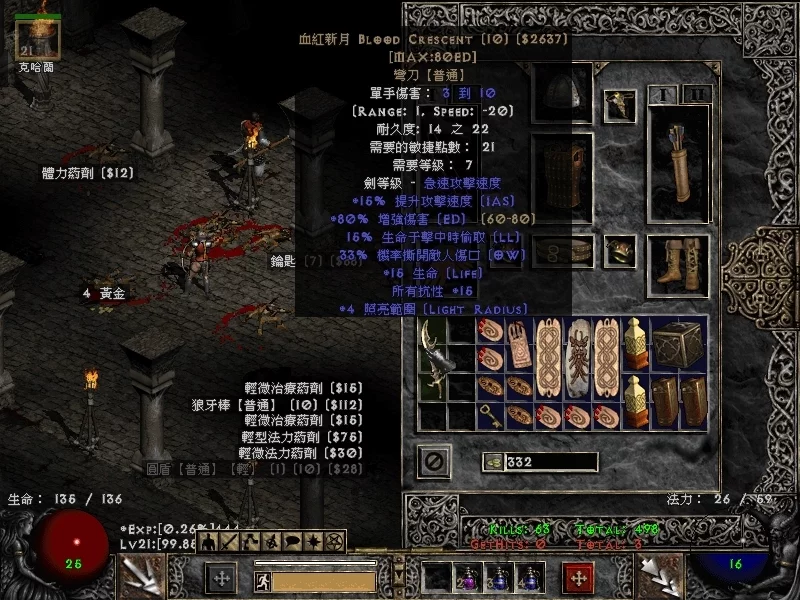800x600 pixels.
Task: Toggle the run/walk button
Action: pyautogui.click(x=260, y=579)
